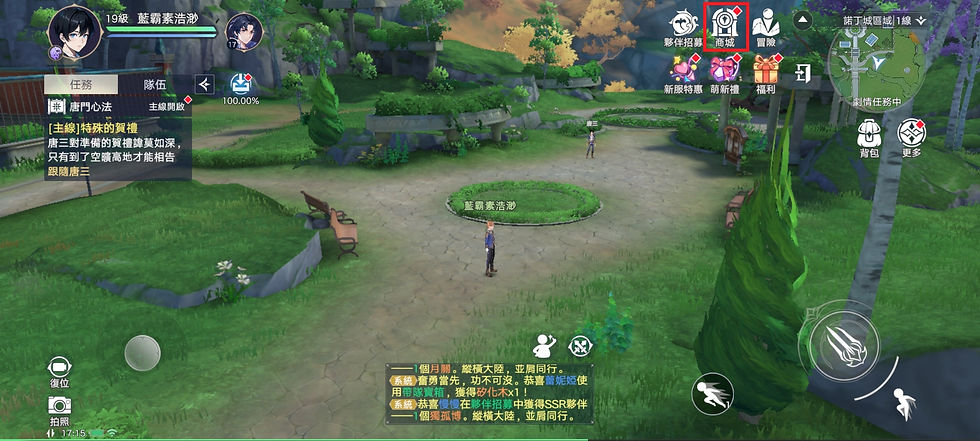
Task: Open the 萌新禮 newcomer gift
Action: click(x=724, y=73)
